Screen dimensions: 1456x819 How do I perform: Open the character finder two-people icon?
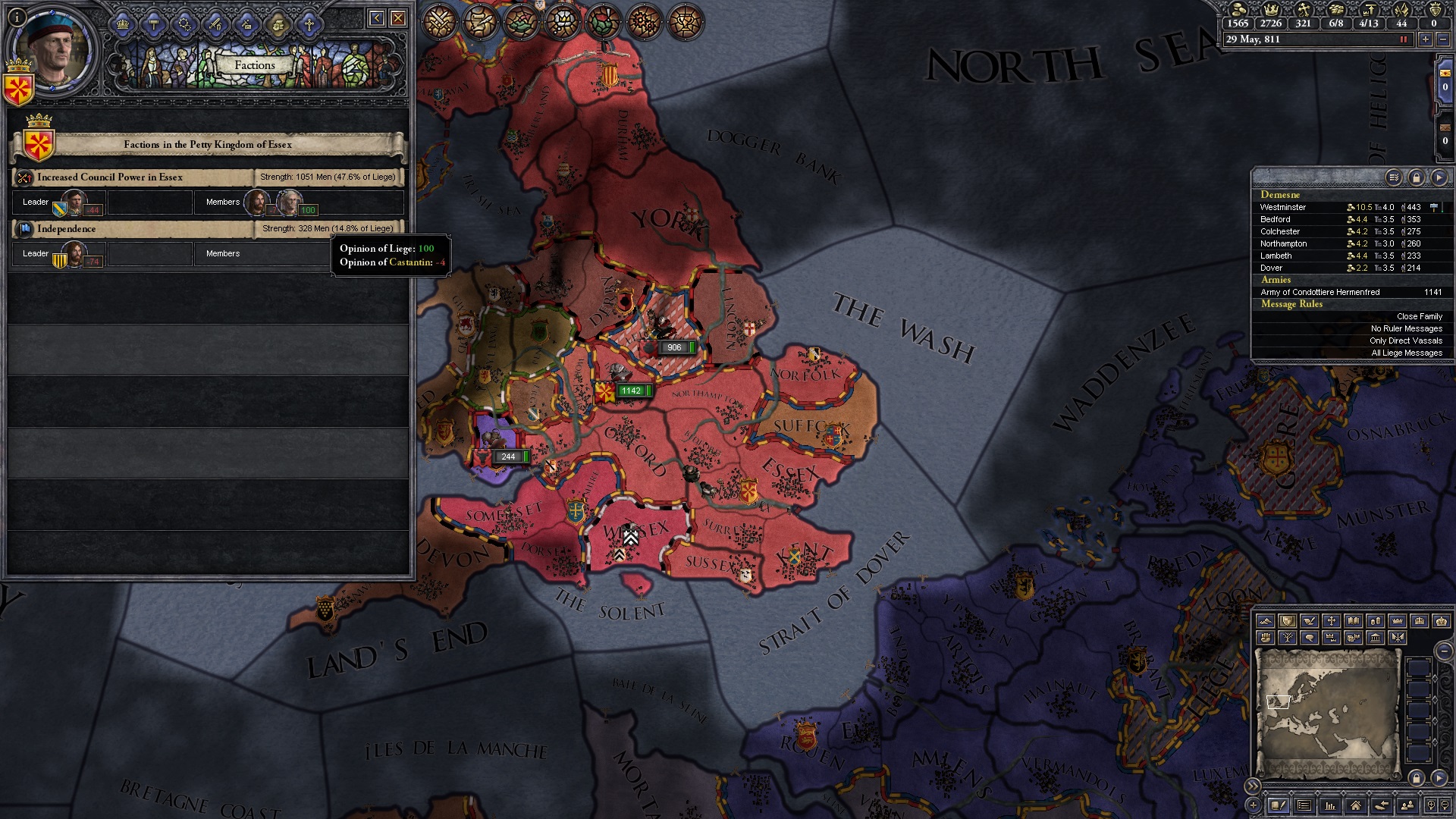[1407, 805]
